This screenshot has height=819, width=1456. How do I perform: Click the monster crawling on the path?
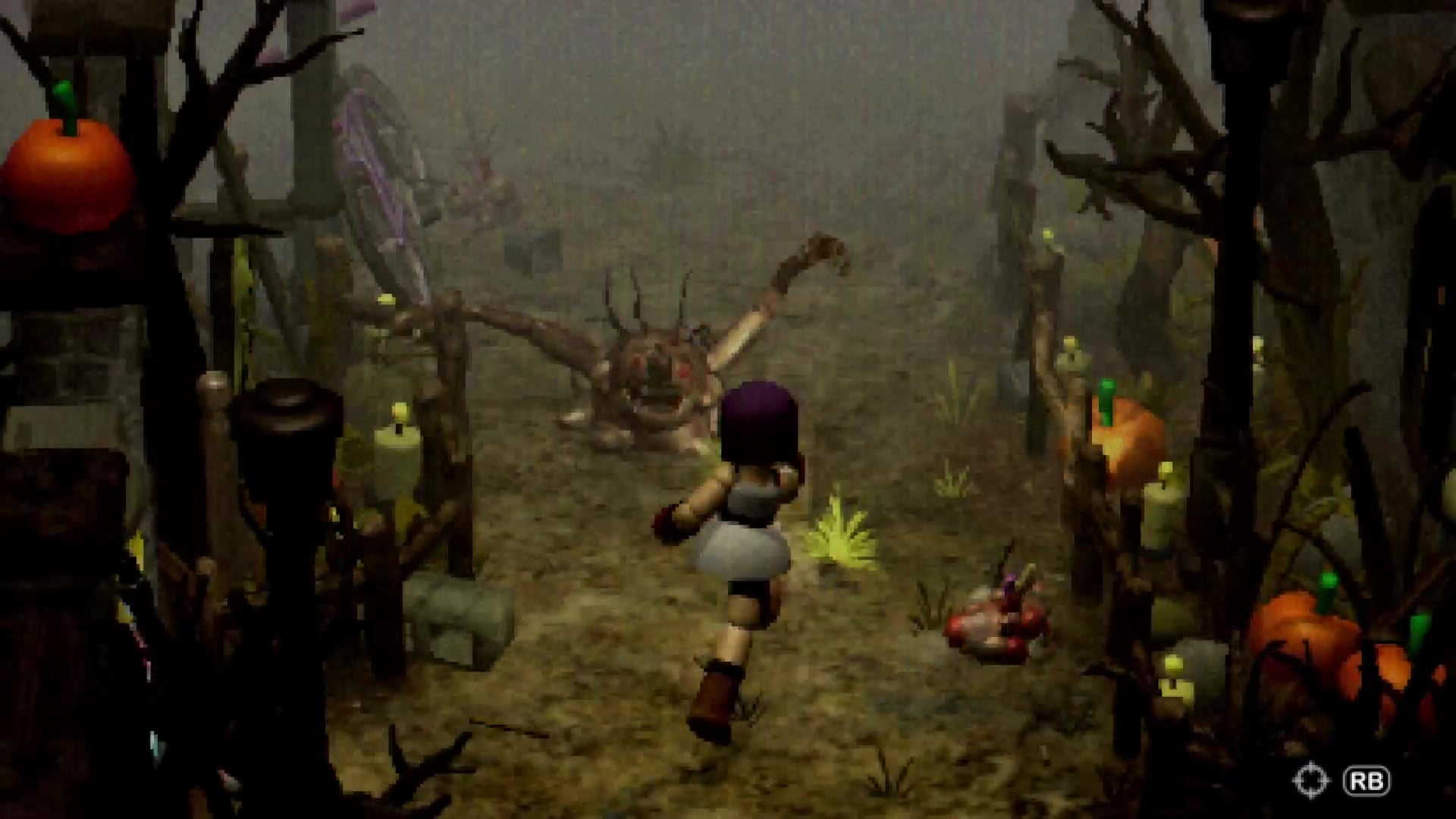(652, 372)
